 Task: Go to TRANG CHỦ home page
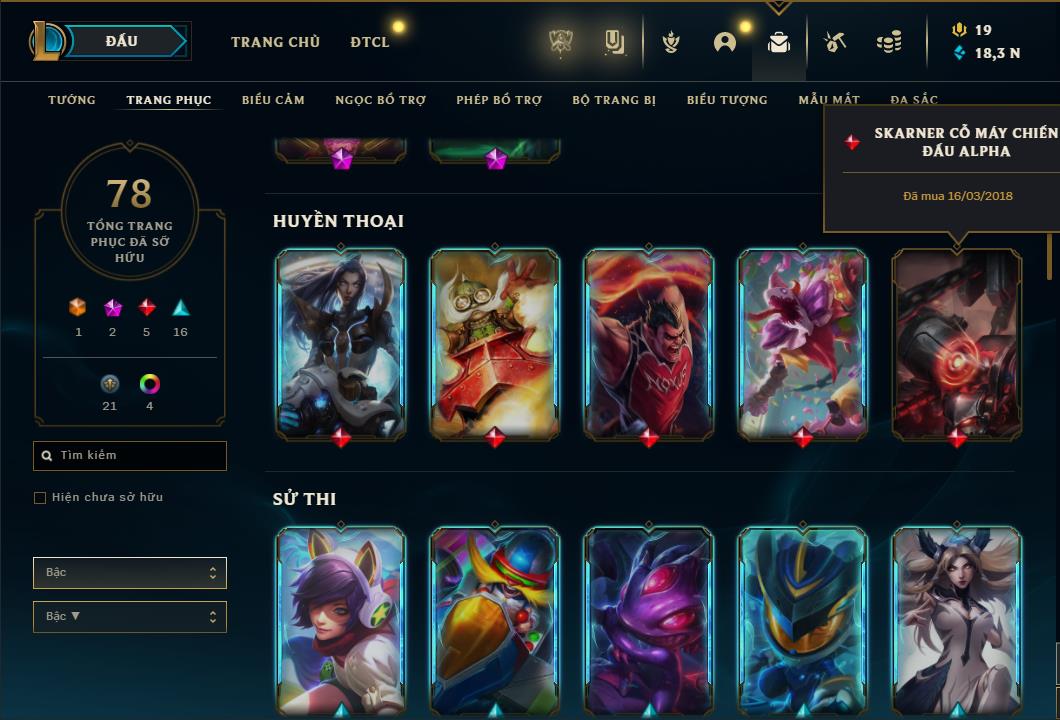275,42
